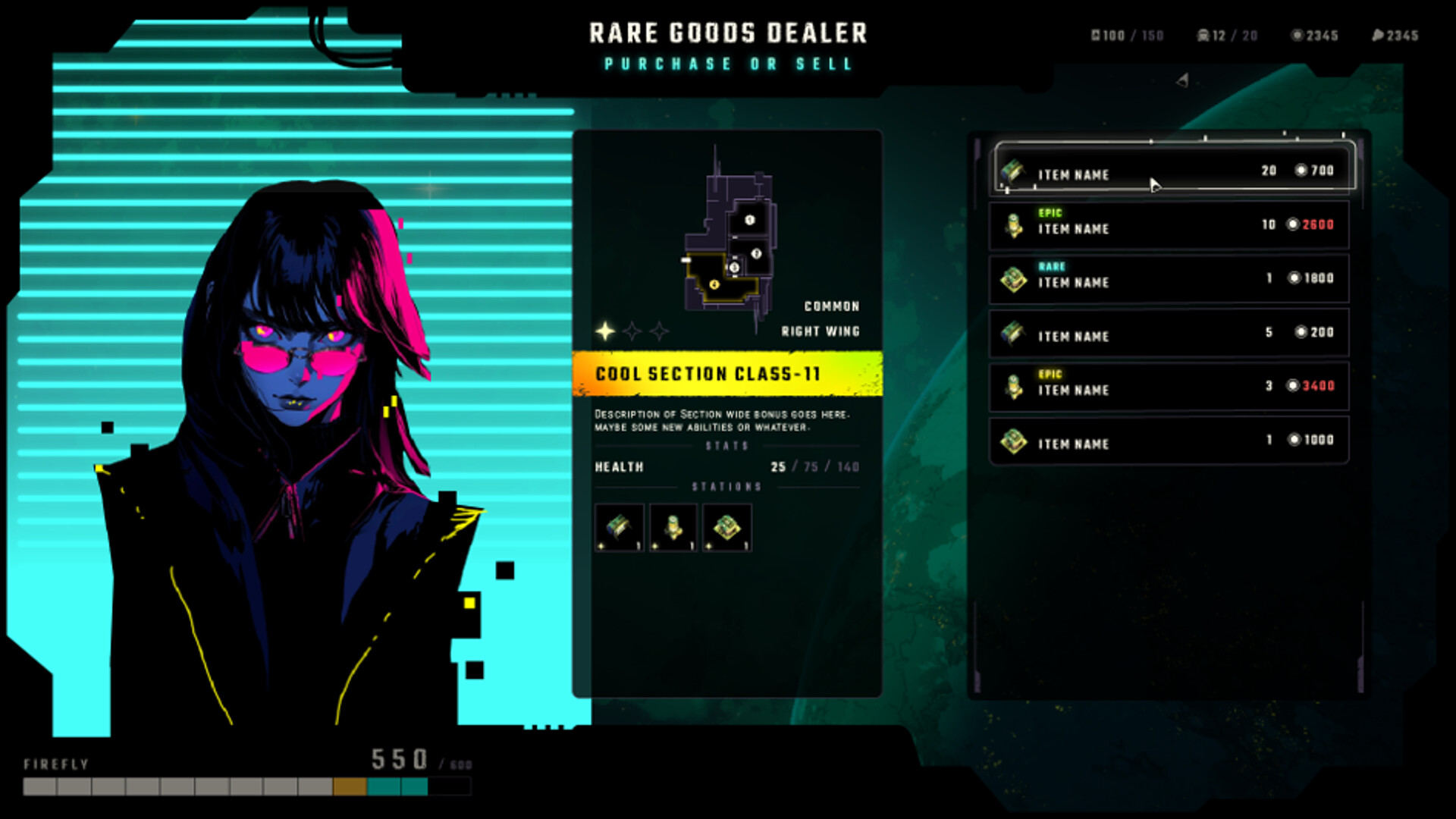Click the crate icon on the first list item
1456x819 pixels.
click(1012, 171)
